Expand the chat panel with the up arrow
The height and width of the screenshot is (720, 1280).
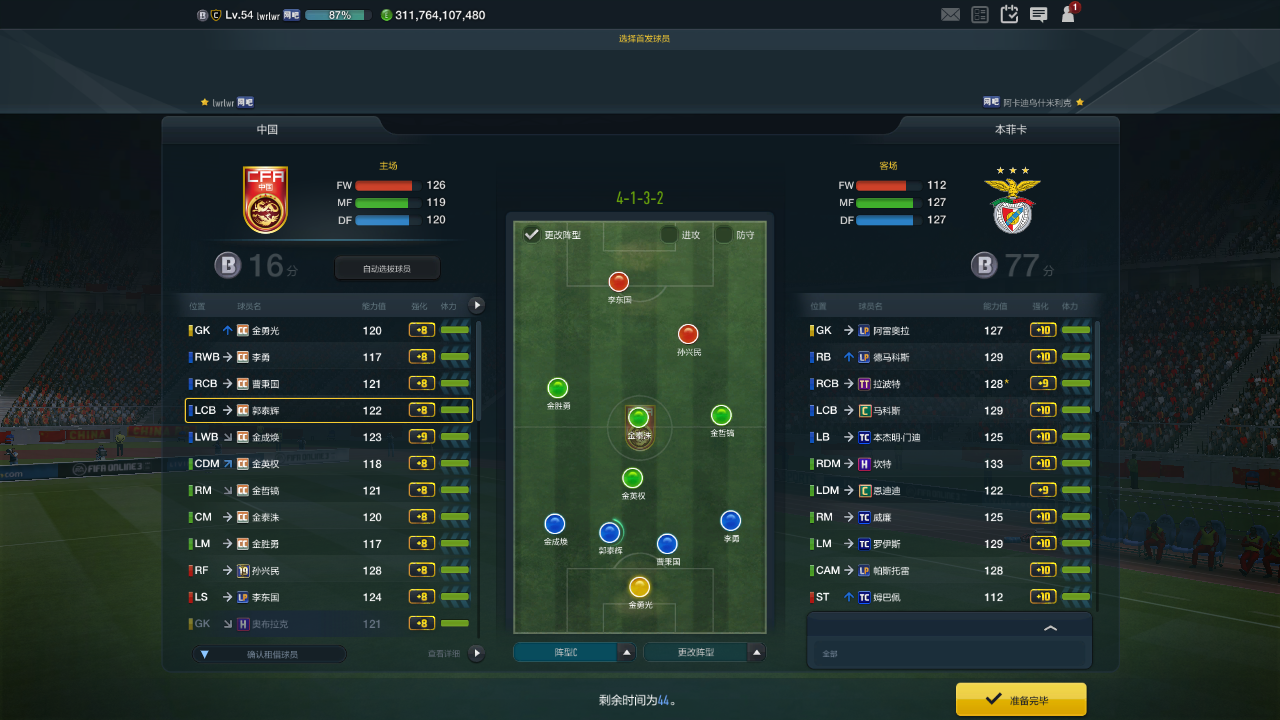1050,628
